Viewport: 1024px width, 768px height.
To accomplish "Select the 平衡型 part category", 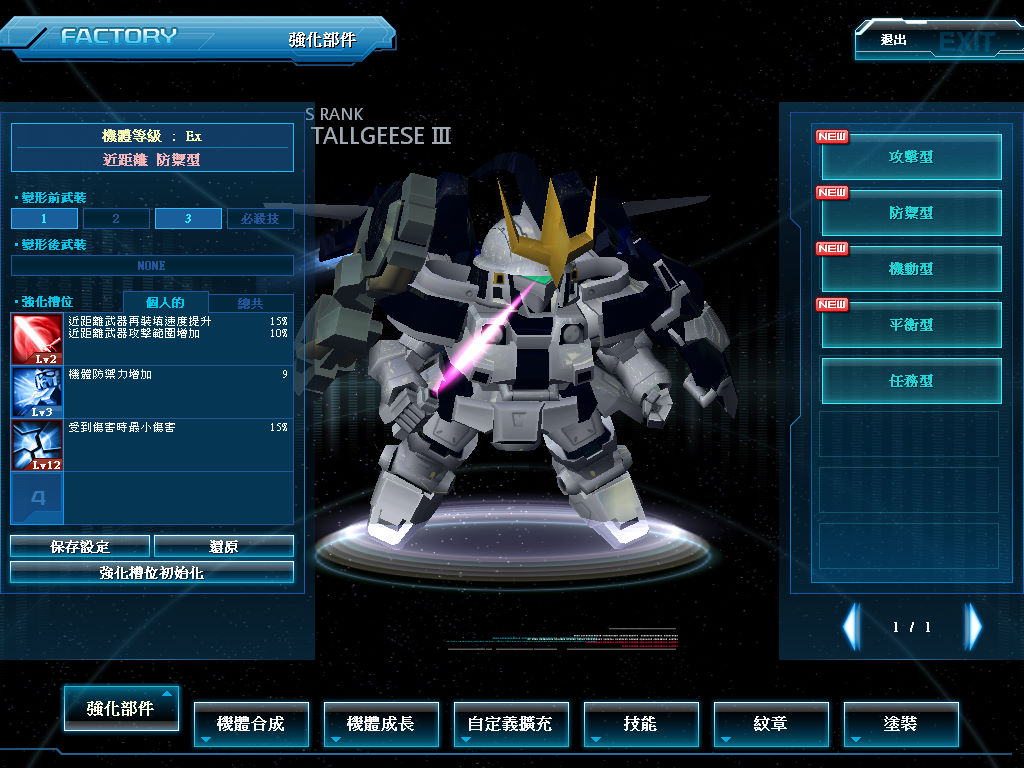I will pos(911,325).
